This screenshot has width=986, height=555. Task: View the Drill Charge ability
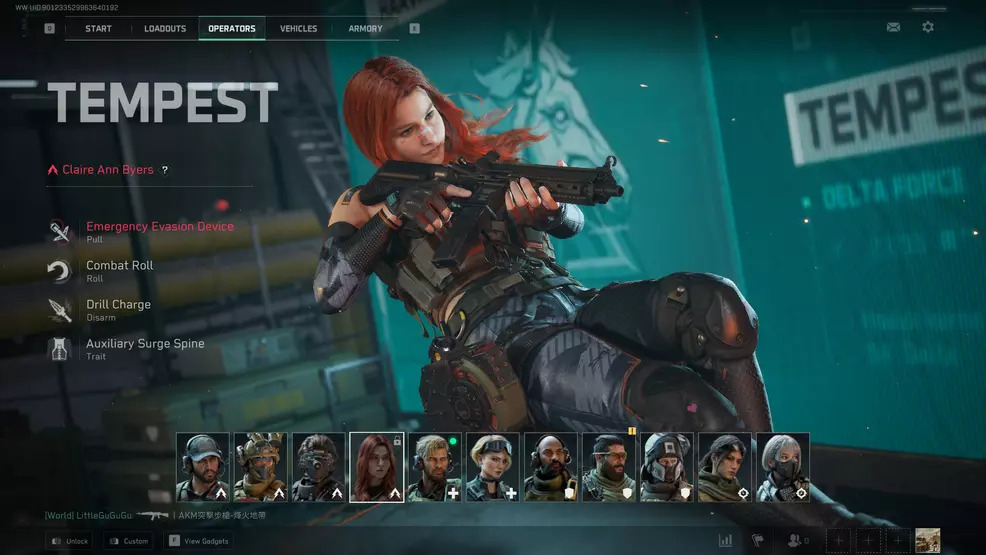click(x=118, y=305)
